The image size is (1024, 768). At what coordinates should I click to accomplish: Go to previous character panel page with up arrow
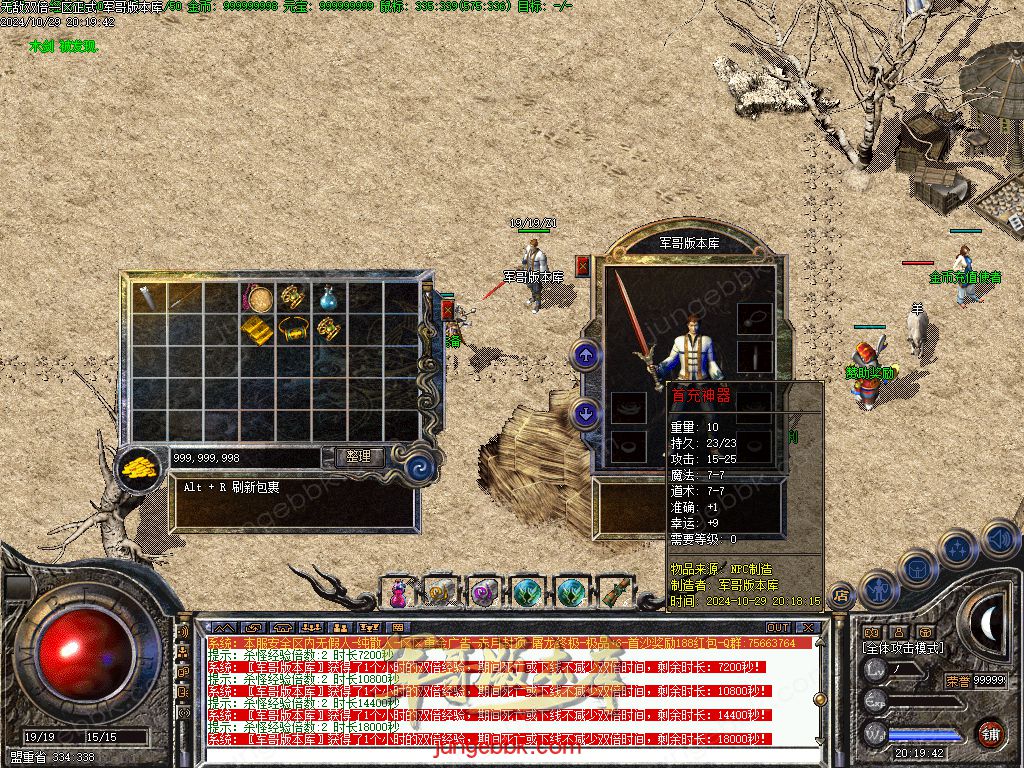pyautogui.click(x=586, y=354)
